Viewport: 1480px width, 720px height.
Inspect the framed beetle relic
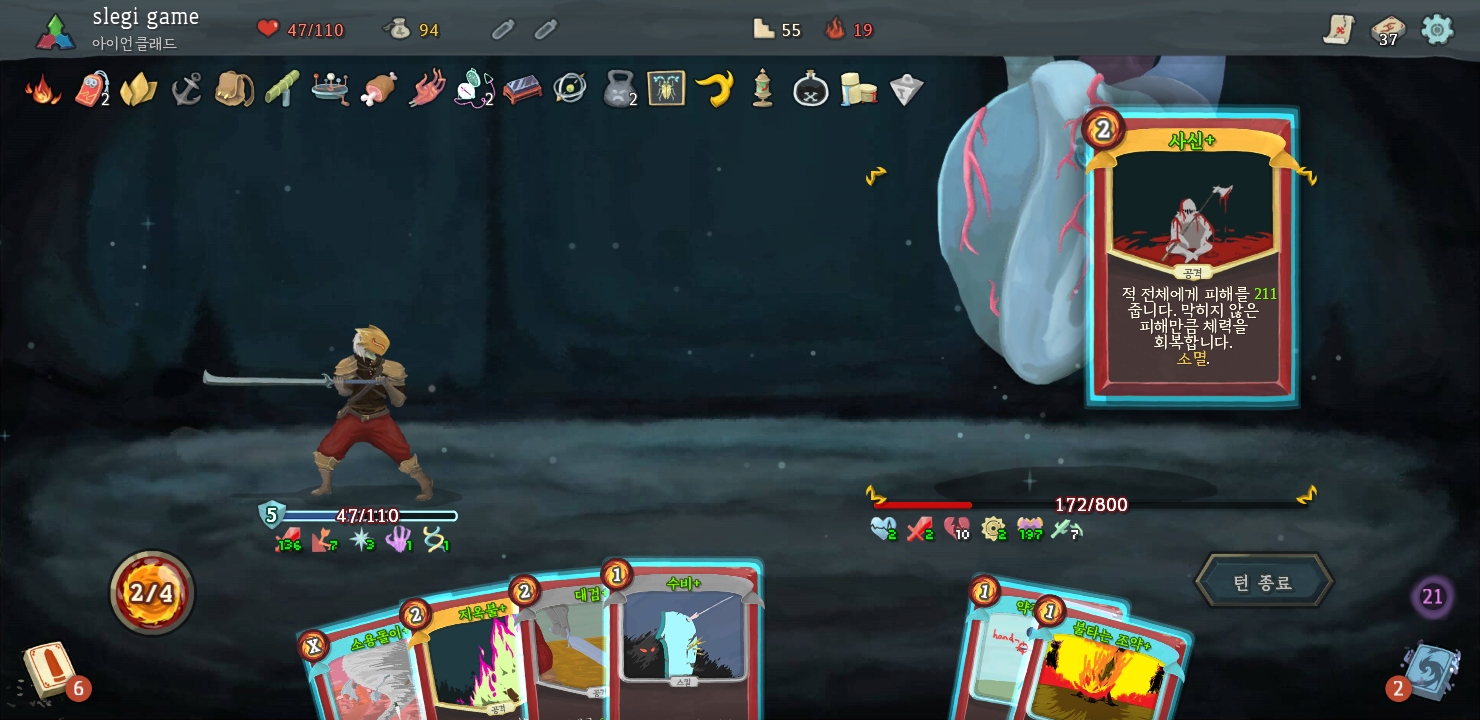click(666, 90)
